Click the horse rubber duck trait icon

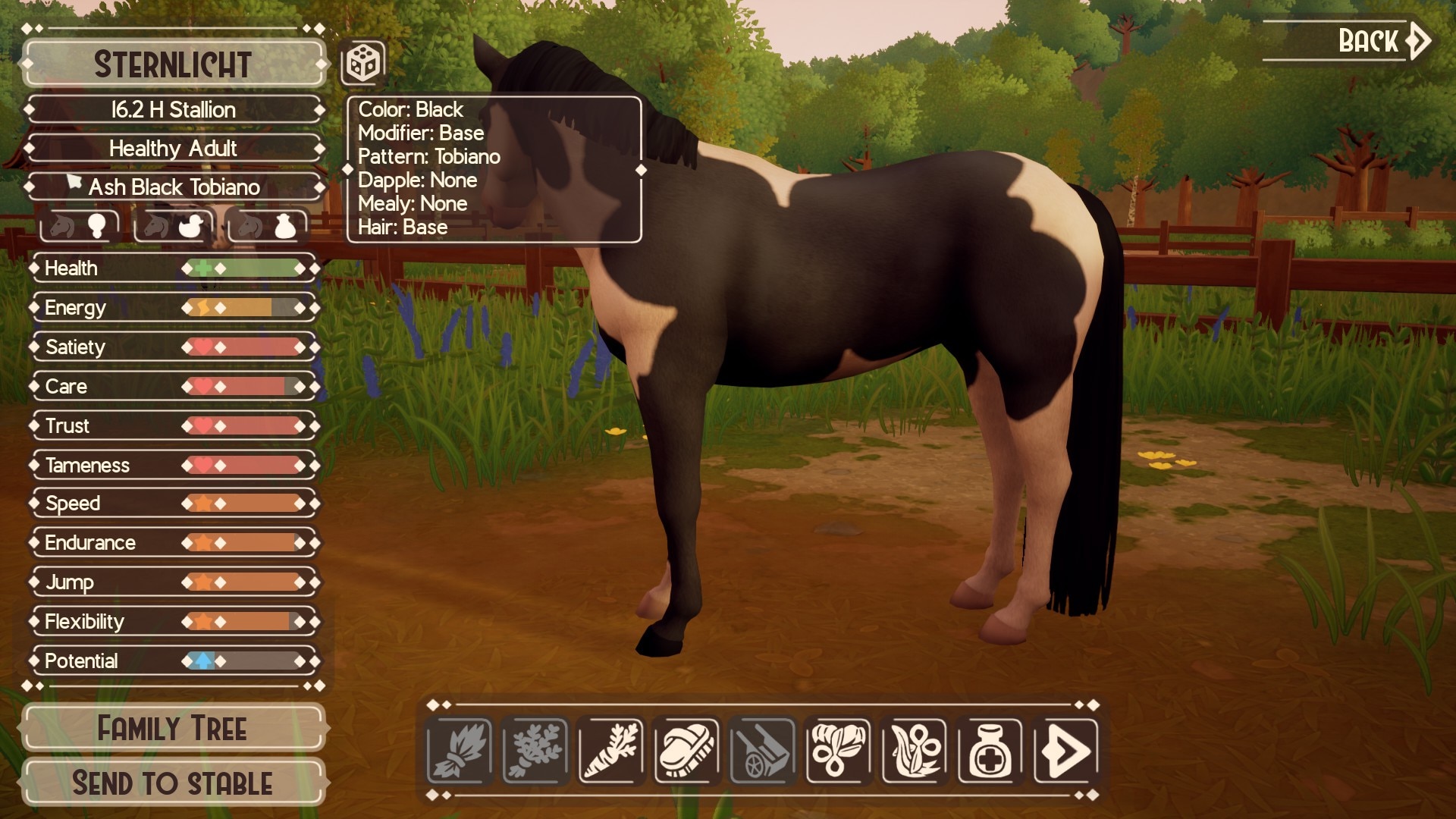pyautogui.click(x=174, y=226)
